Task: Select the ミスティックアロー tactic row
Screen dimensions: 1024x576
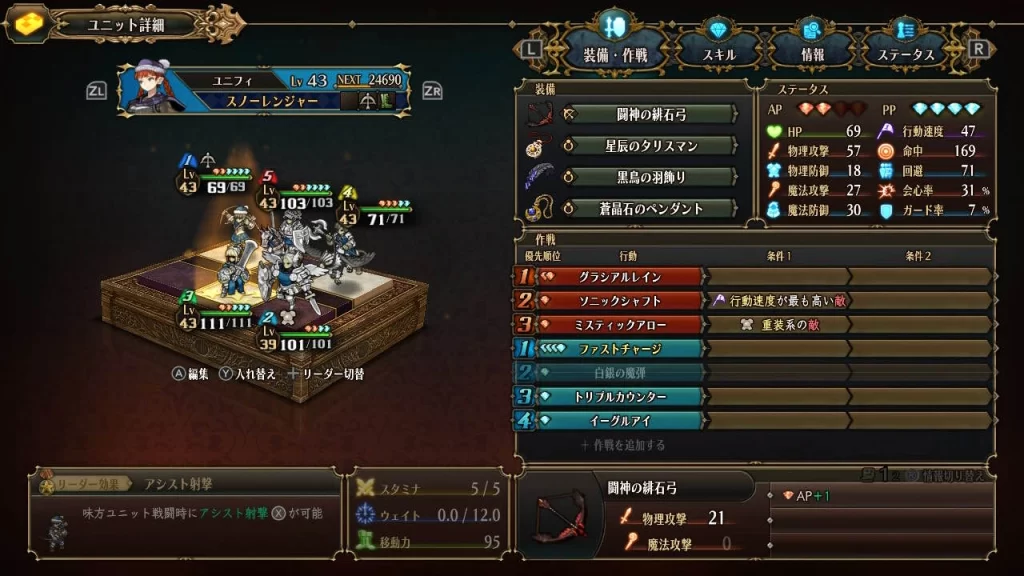Action: point(620,324)
